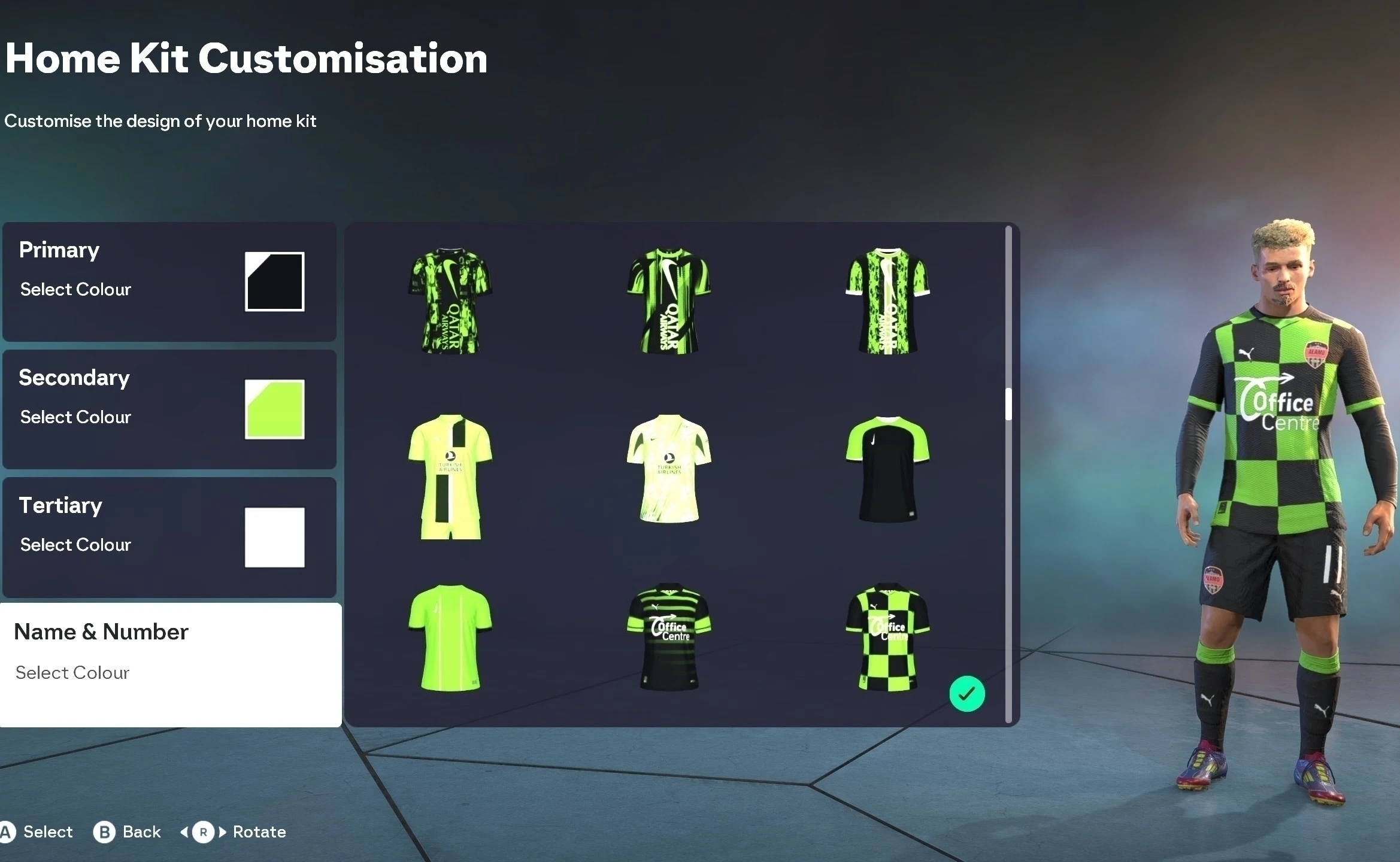Click the Secondary green colour swatch
Viewport: 1400px width, 862px height.
point(274,409)
